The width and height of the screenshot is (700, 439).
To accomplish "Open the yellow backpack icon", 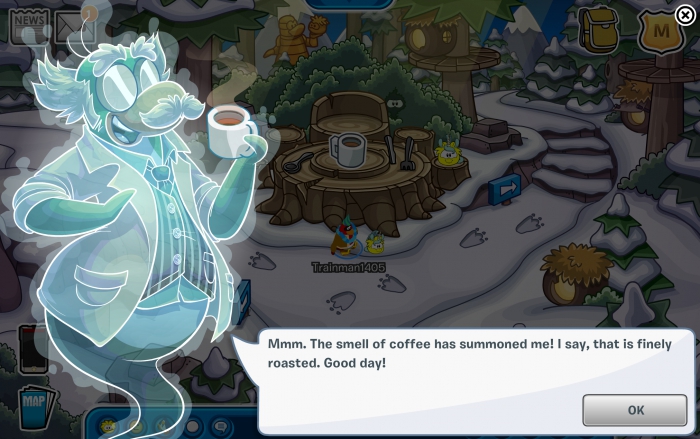I will click(599, 31).
